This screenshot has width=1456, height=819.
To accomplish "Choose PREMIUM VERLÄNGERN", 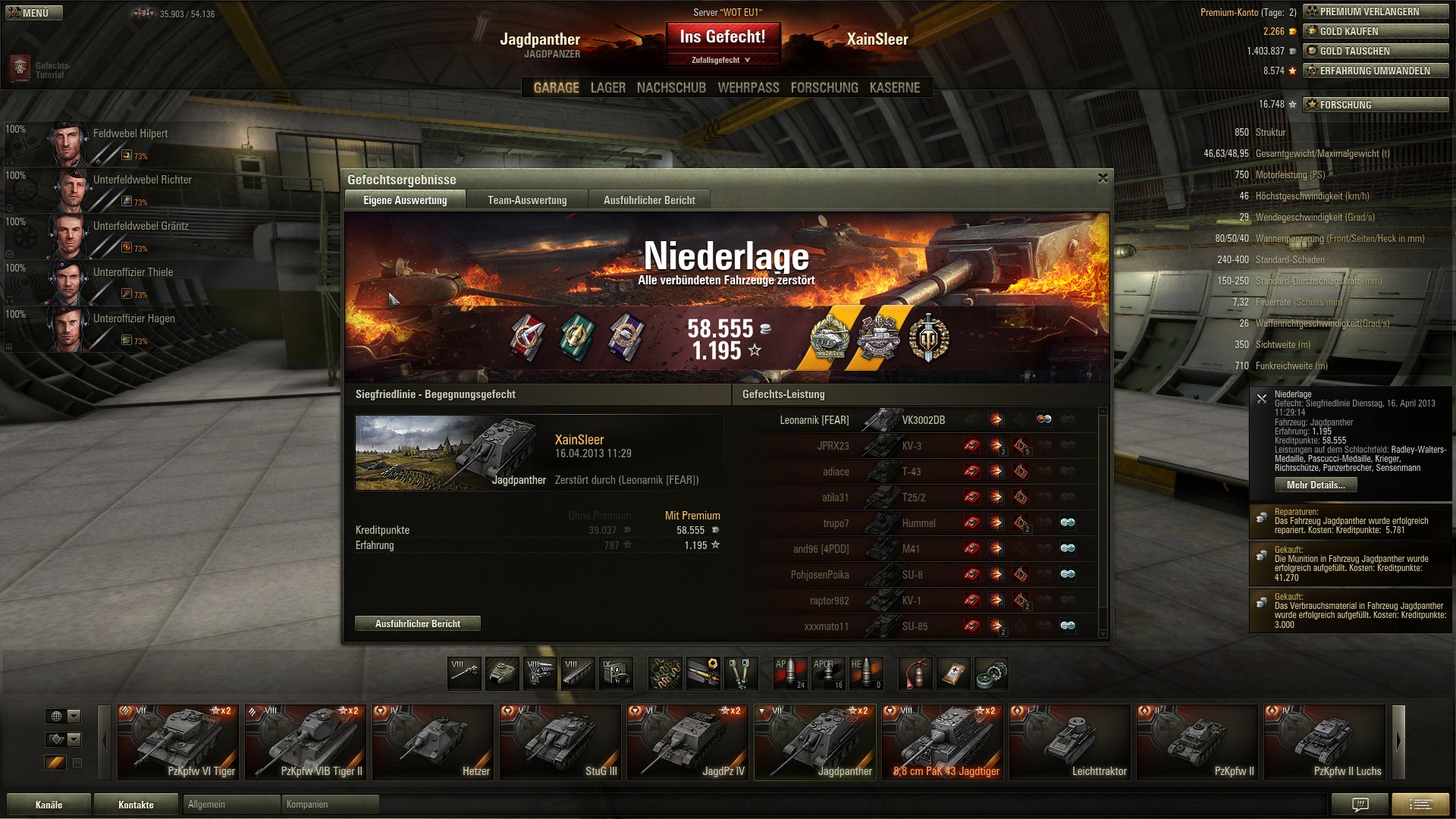I will 1376,11.
